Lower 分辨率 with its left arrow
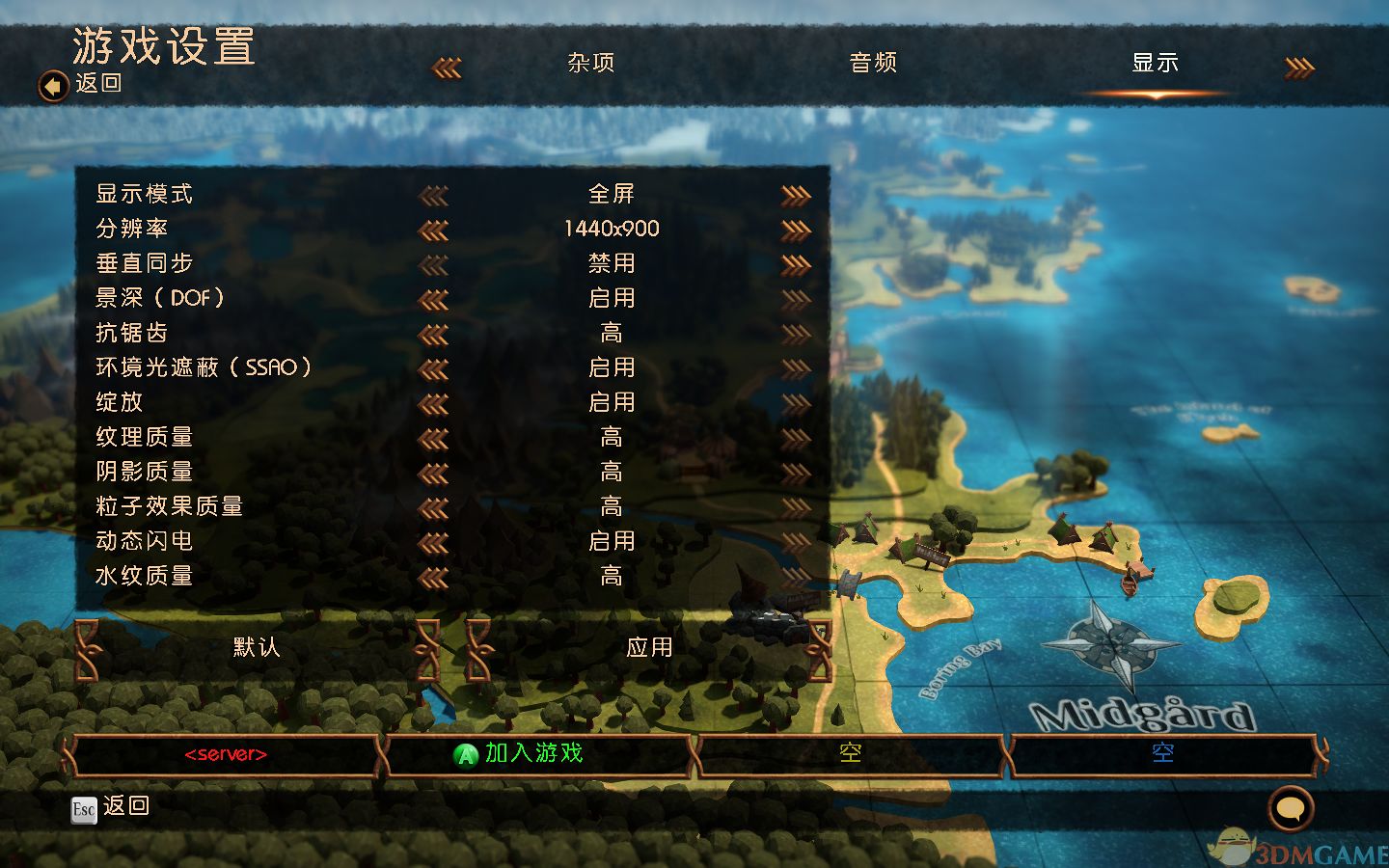This screenshot has width=1389, height=868. point(434,231)
